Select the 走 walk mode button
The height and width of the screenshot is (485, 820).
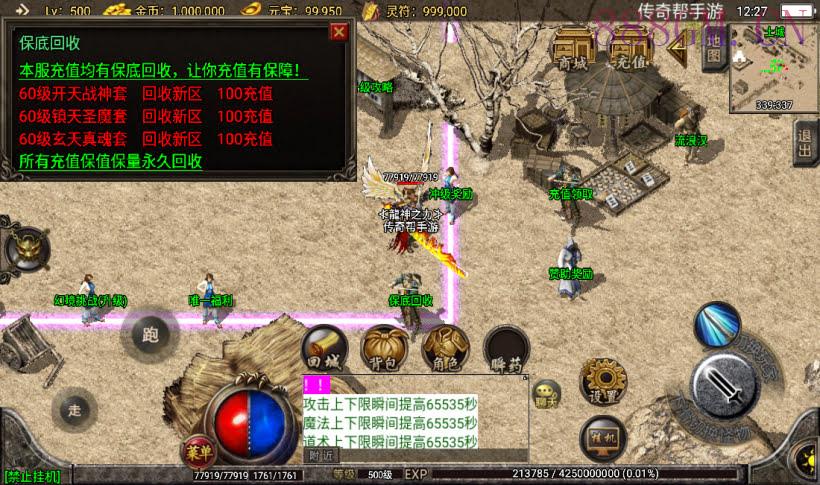tap(75, 408)
